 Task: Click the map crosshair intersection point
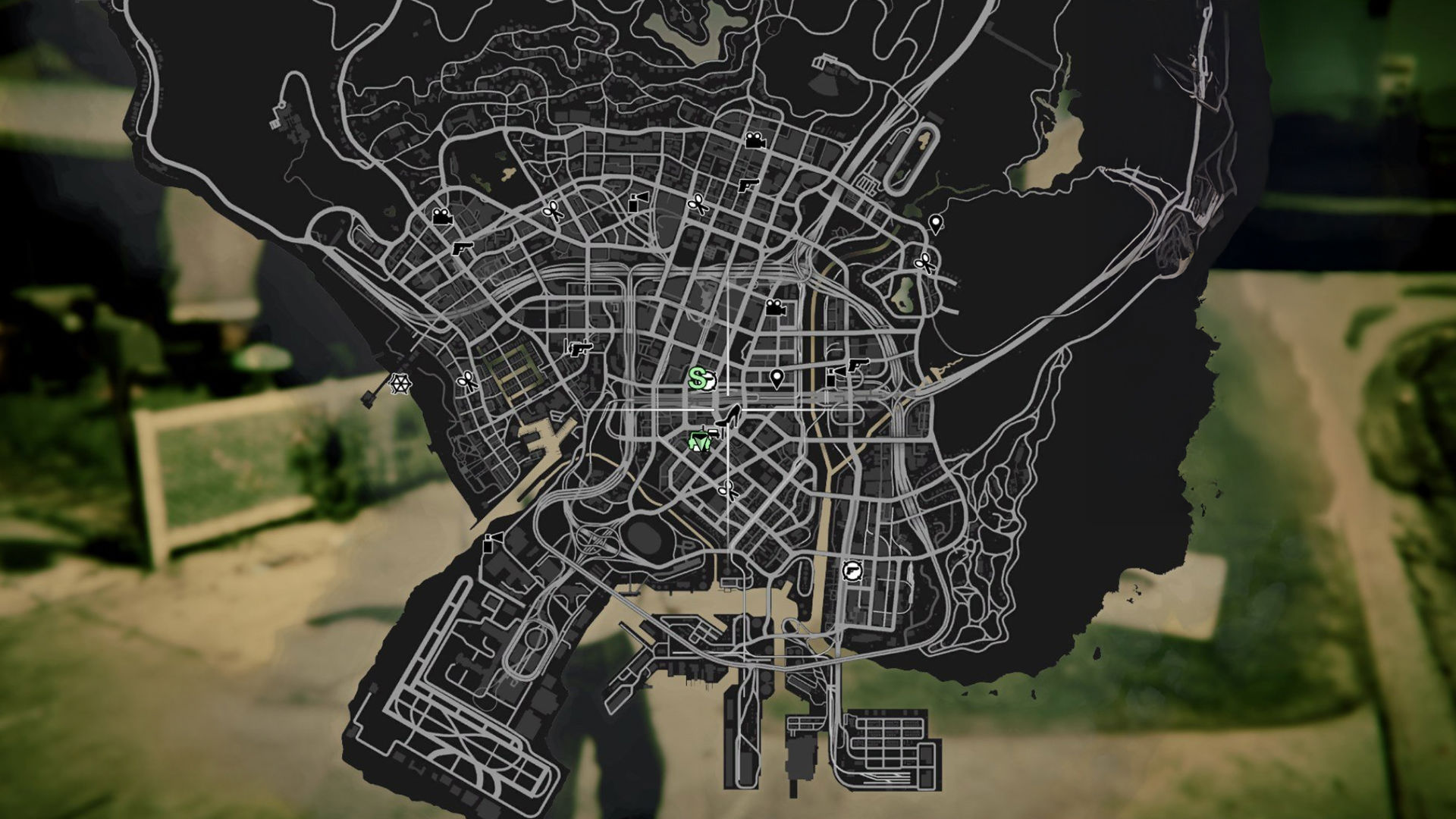click(x=729, y=407)
